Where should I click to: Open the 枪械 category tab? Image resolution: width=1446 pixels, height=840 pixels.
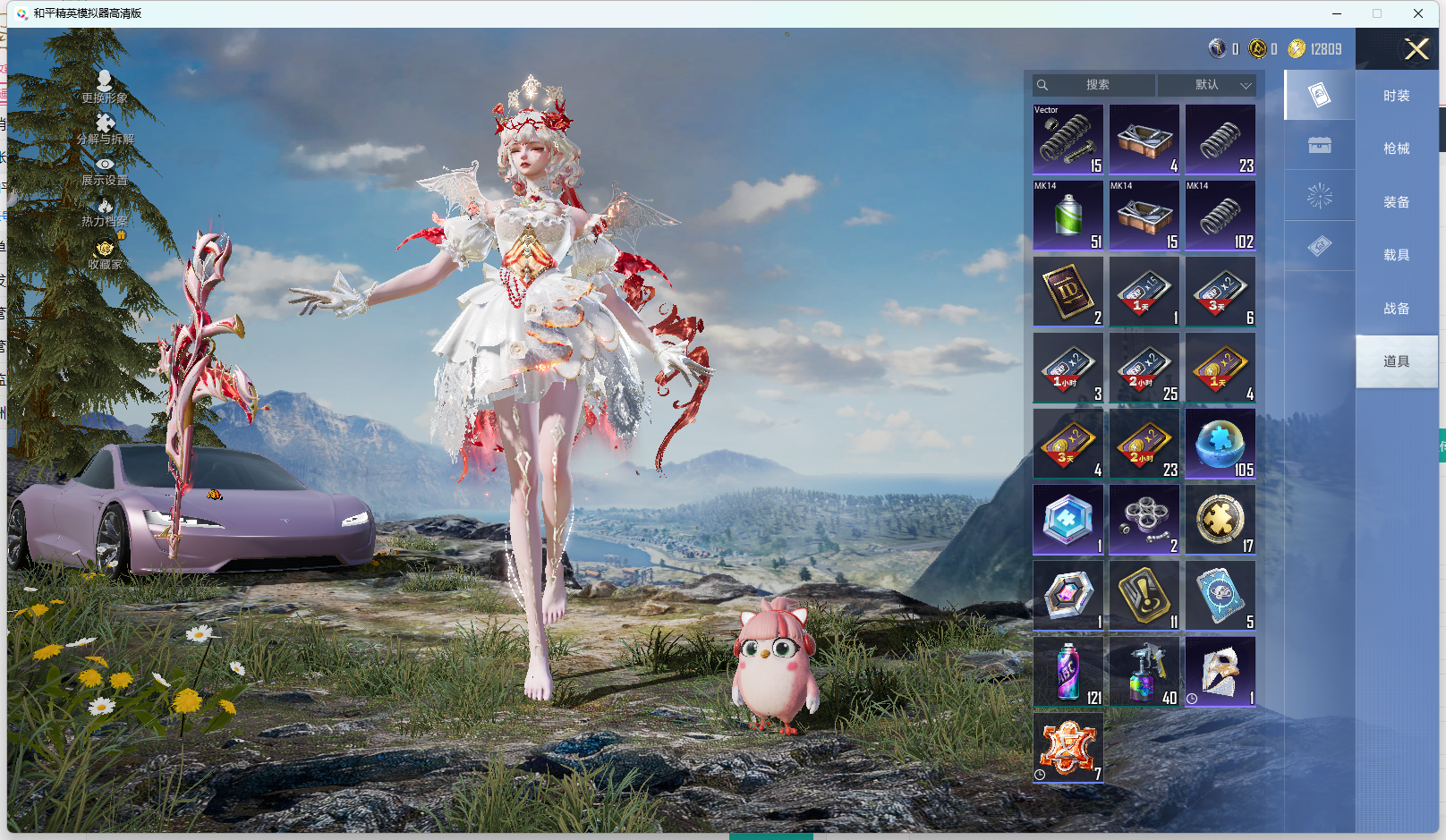coord(1396,148)
